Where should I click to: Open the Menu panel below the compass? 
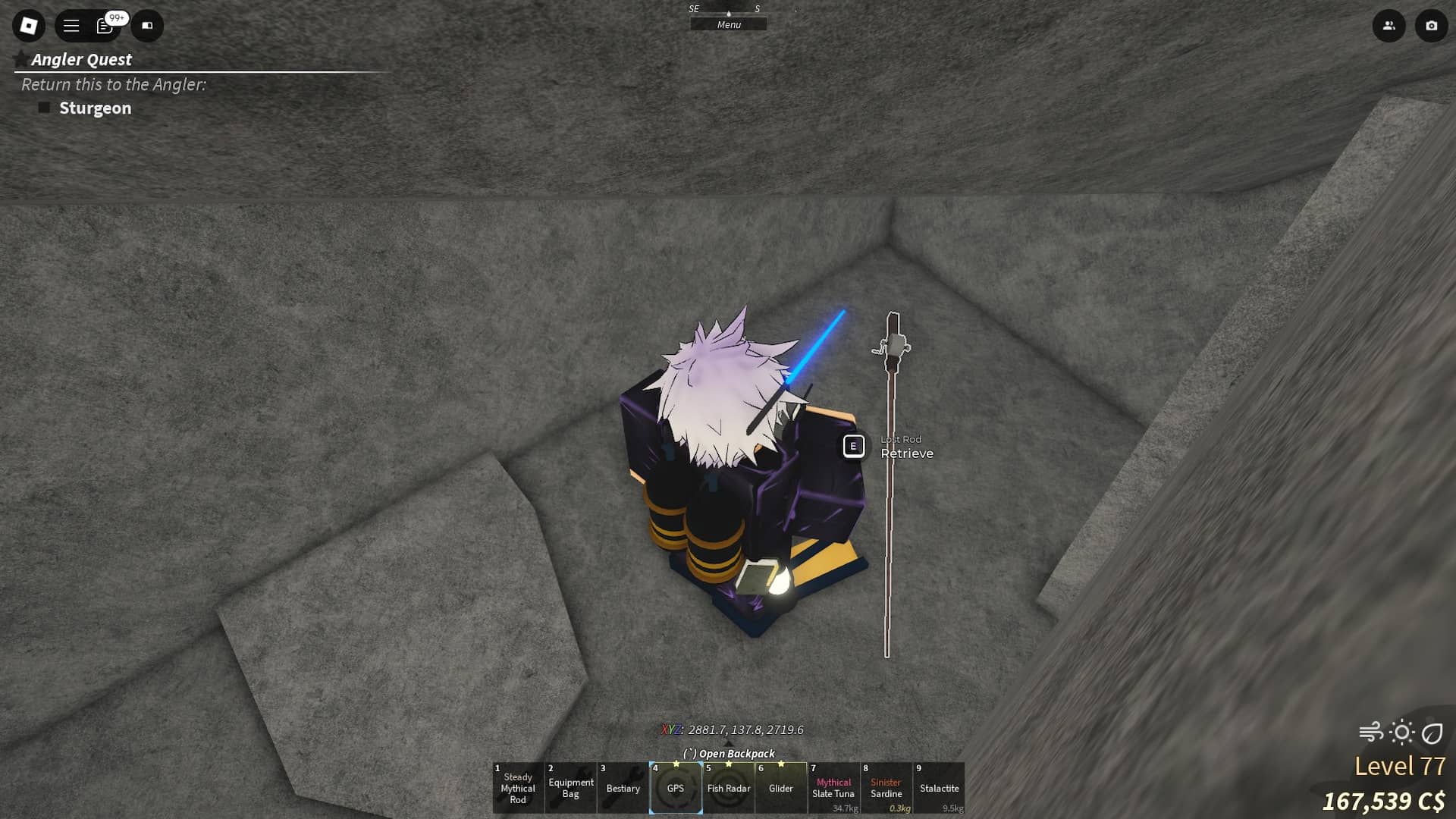728,24
